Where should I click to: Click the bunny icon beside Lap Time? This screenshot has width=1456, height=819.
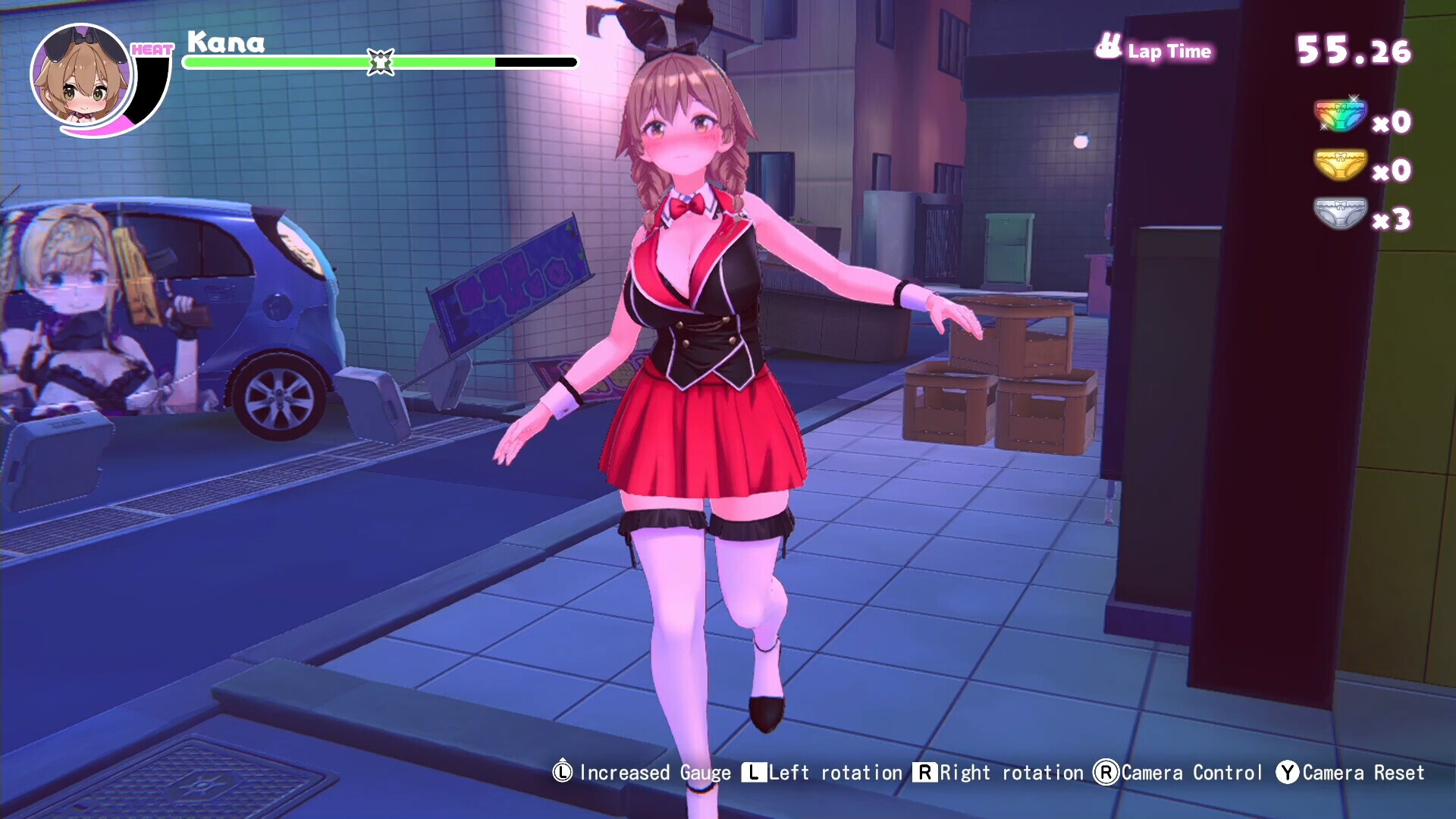(x=1107, y=45)
